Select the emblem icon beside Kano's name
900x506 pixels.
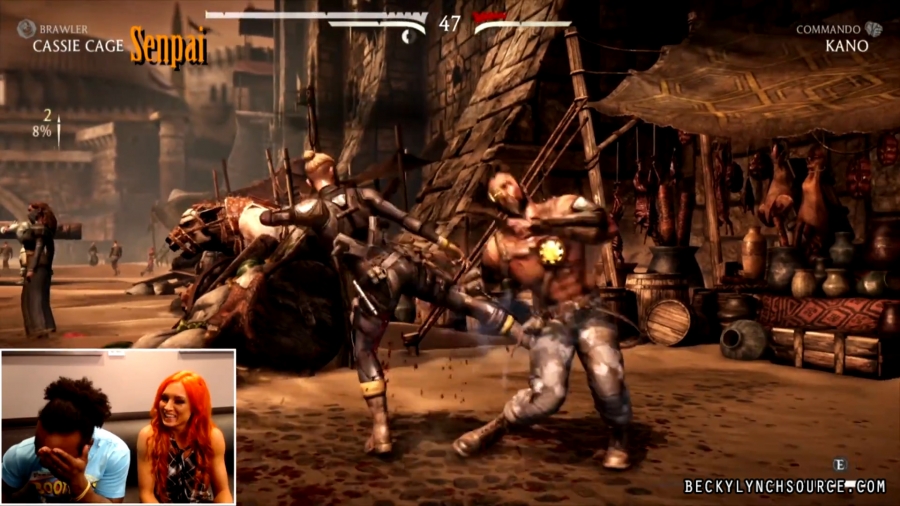pyautogui.click(x=874, y=29)
